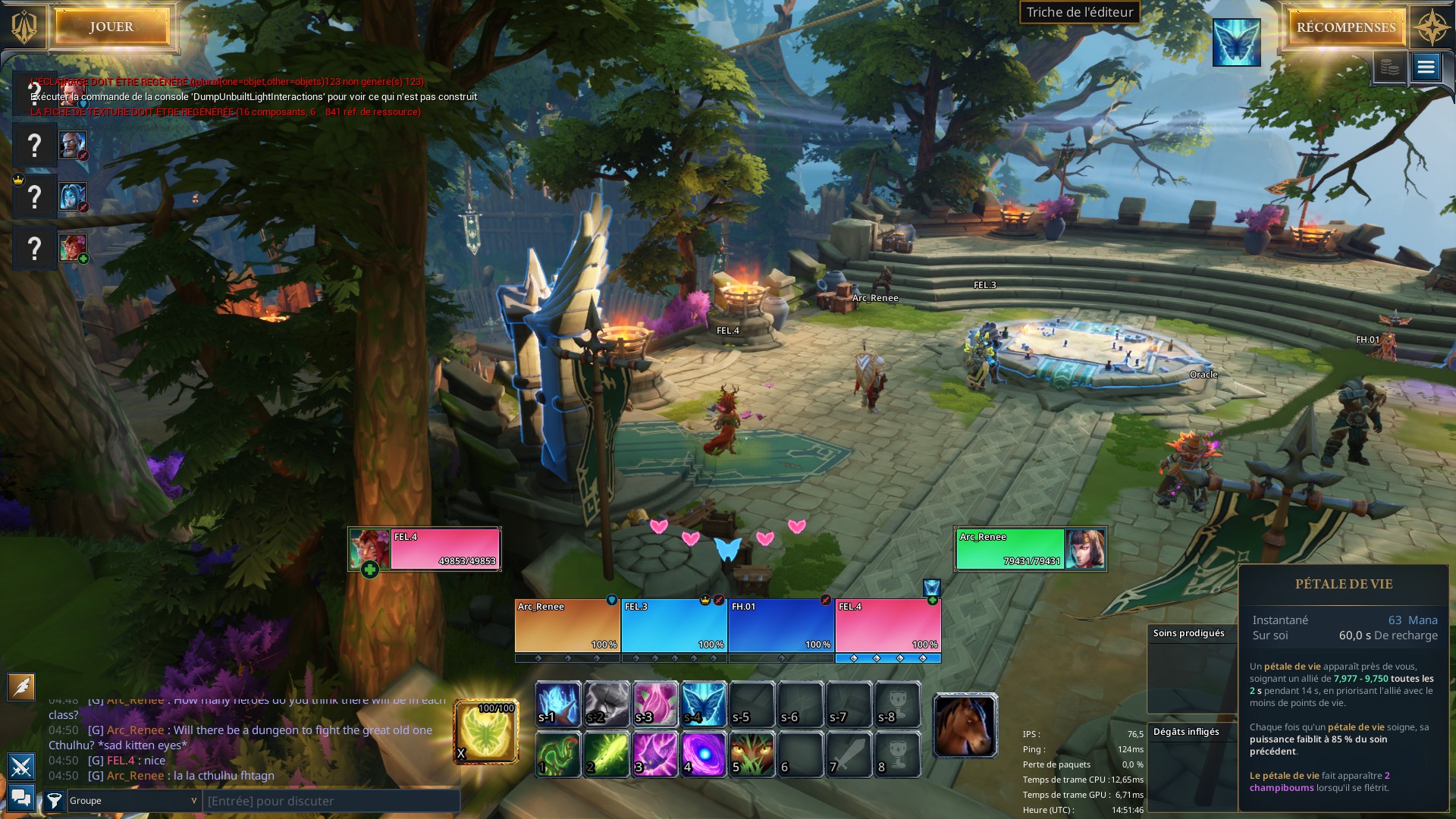
Task: Activate the purple vortex ability in slot 4
Action: (x=703, y=755)
